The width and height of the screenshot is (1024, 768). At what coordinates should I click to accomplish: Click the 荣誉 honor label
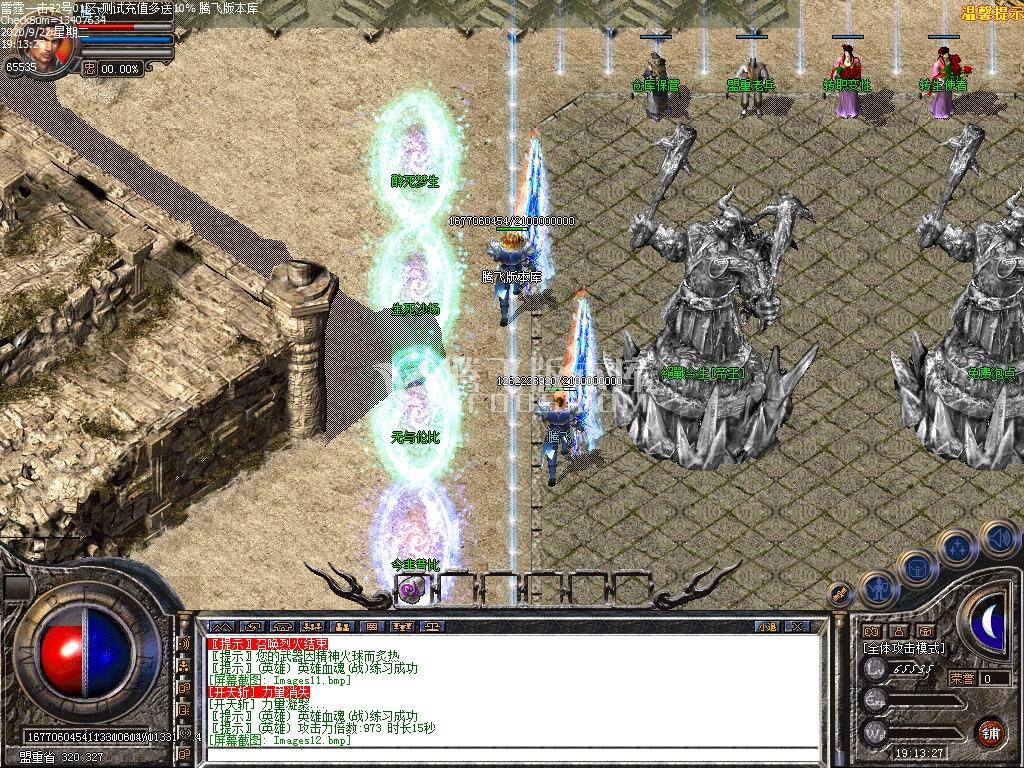click(x=961, y=678)
